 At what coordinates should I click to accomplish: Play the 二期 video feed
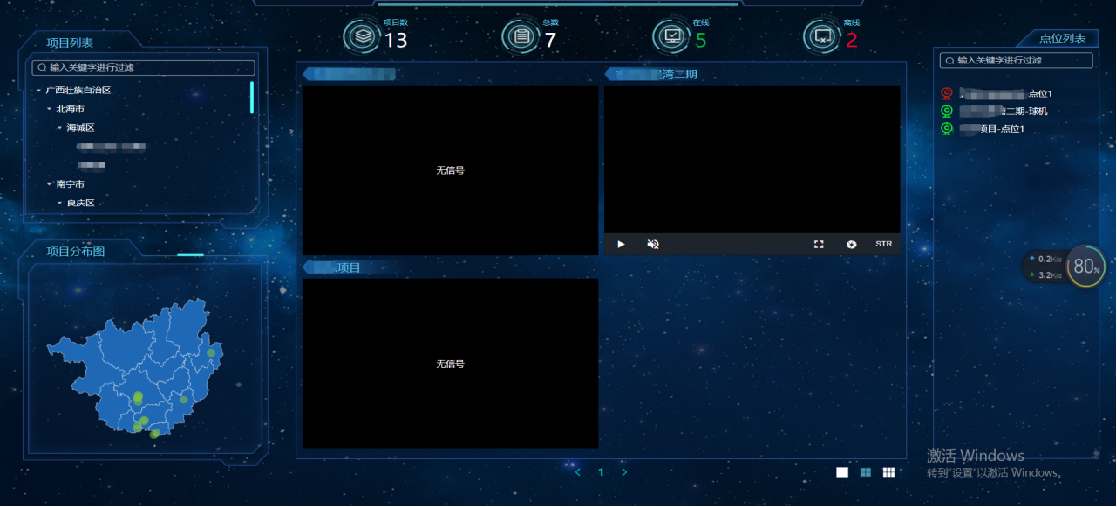[x=621, y=244]
